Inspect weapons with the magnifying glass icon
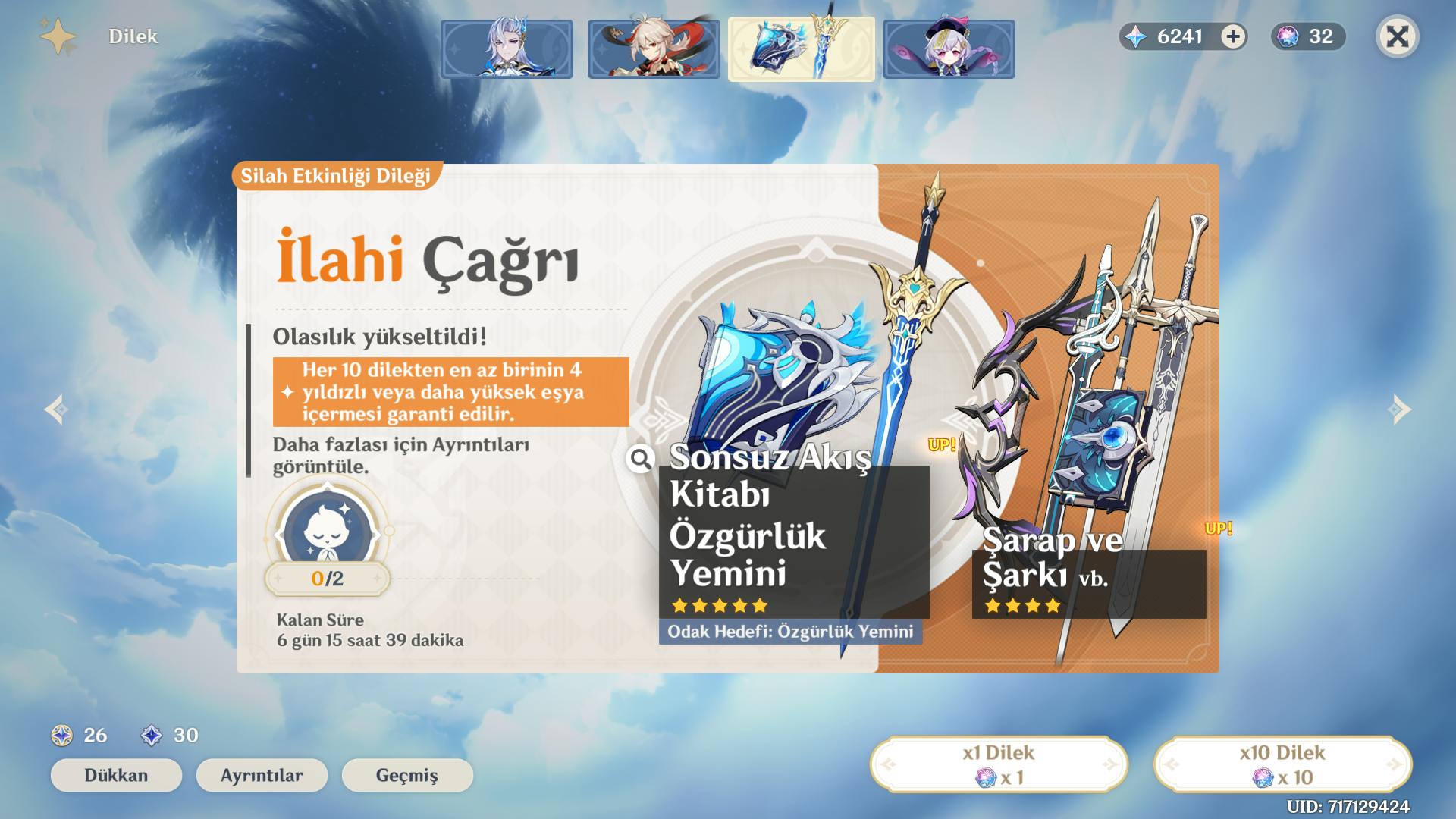 tap(641, 458)
